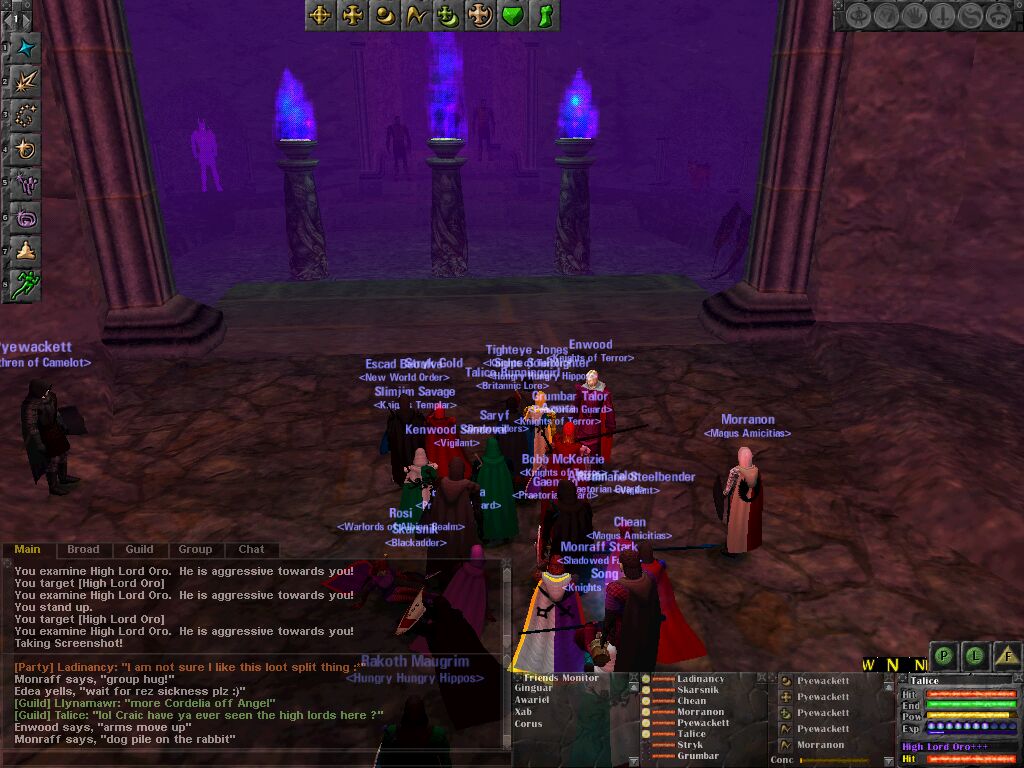
Task: Use the sprinting green figure ability
Action: tap(25, 283)
